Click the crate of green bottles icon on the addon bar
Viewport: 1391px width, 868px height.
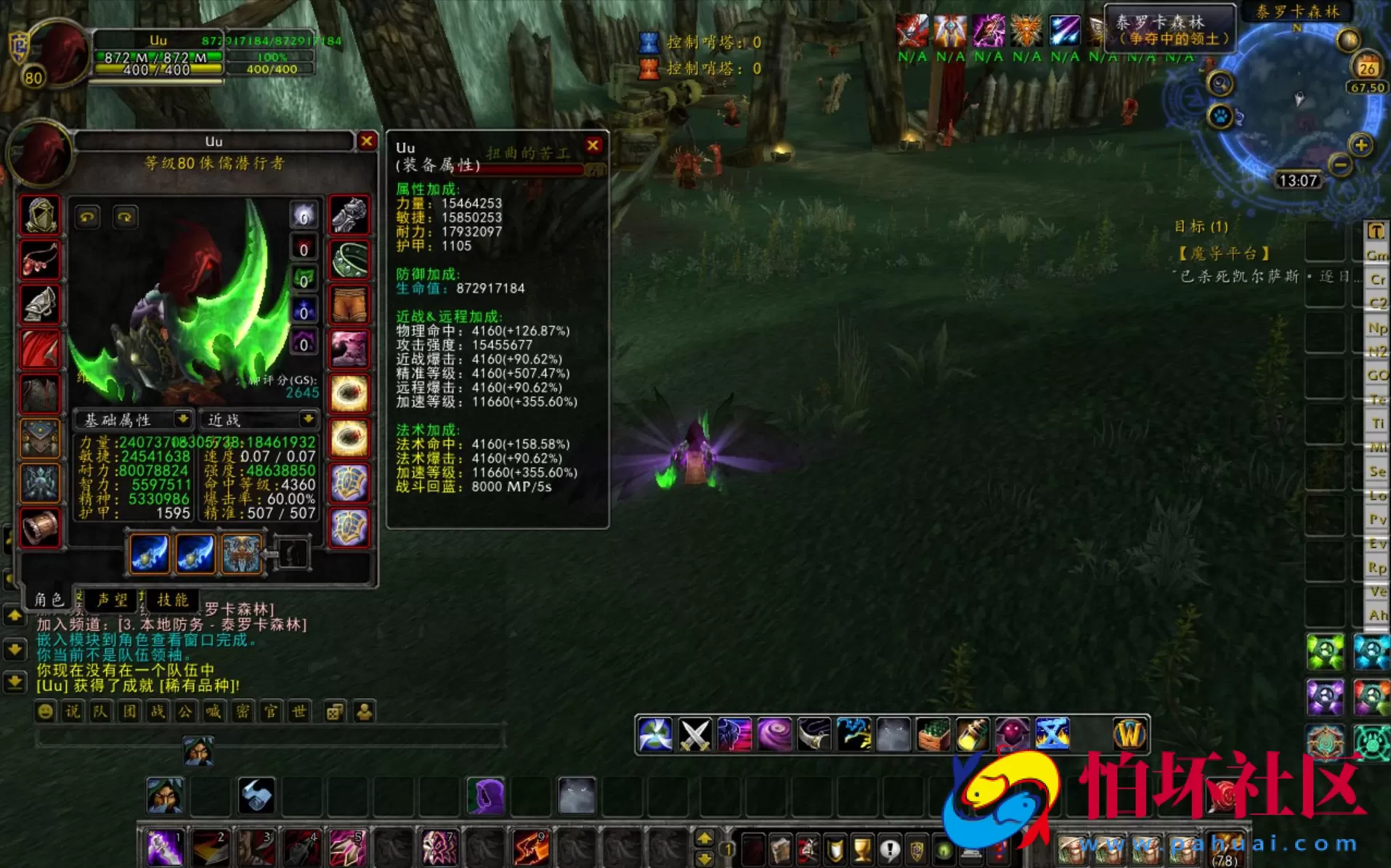pos(933,735)
